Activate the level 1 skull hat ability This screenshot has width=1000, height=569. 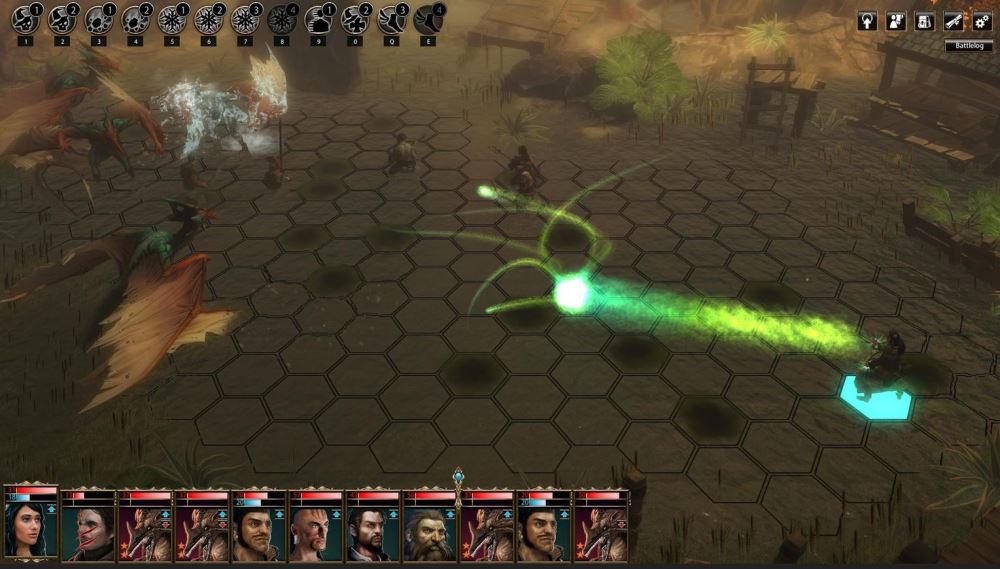(x=25, y=20)
